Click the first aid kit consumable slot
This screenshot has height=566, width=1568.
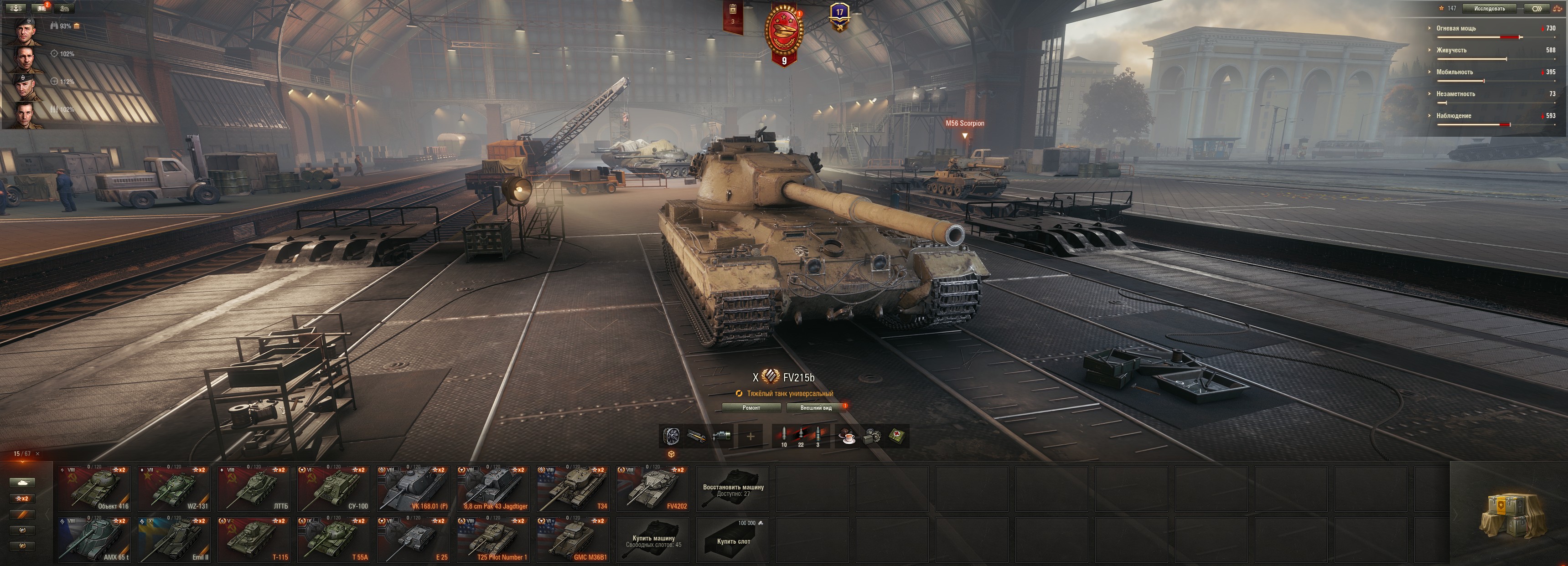coord(897,437)
